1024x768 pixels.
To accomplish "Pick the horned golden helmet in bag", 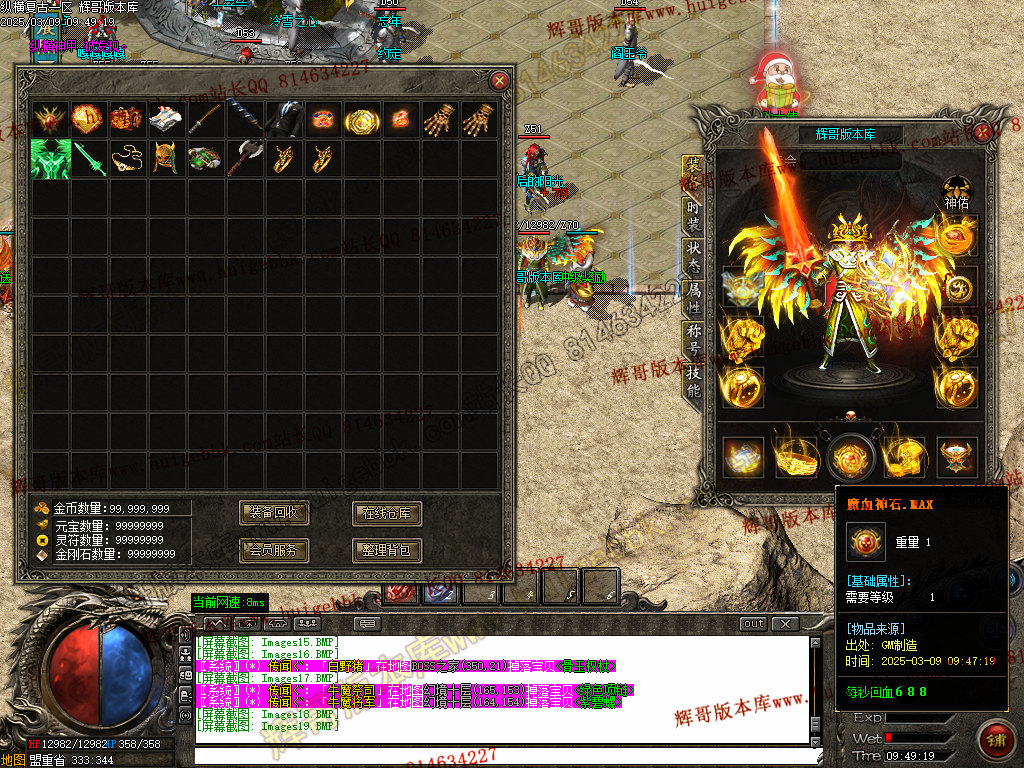I will click(165, 158).
